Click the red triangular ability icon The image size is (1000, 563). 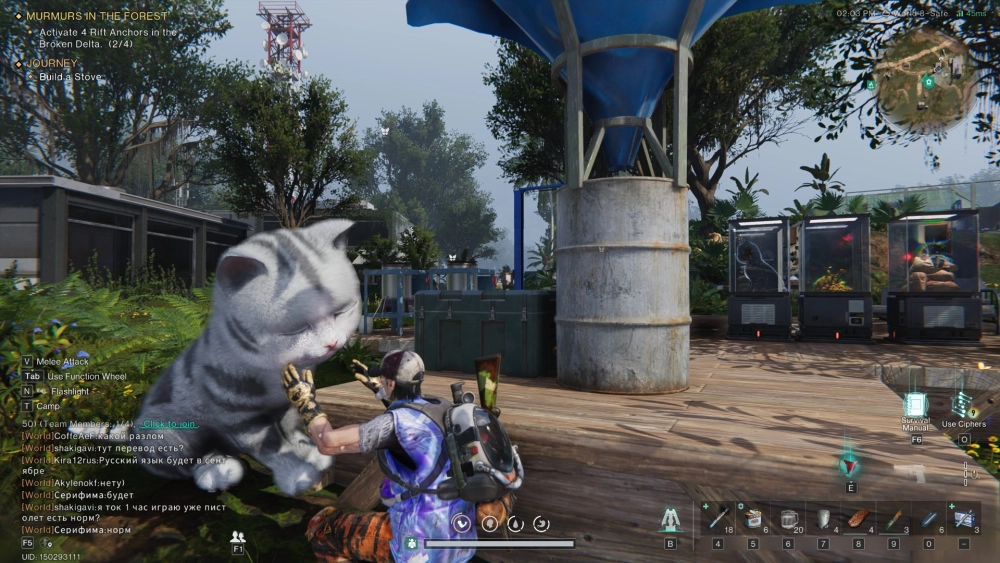coord(849,466)
